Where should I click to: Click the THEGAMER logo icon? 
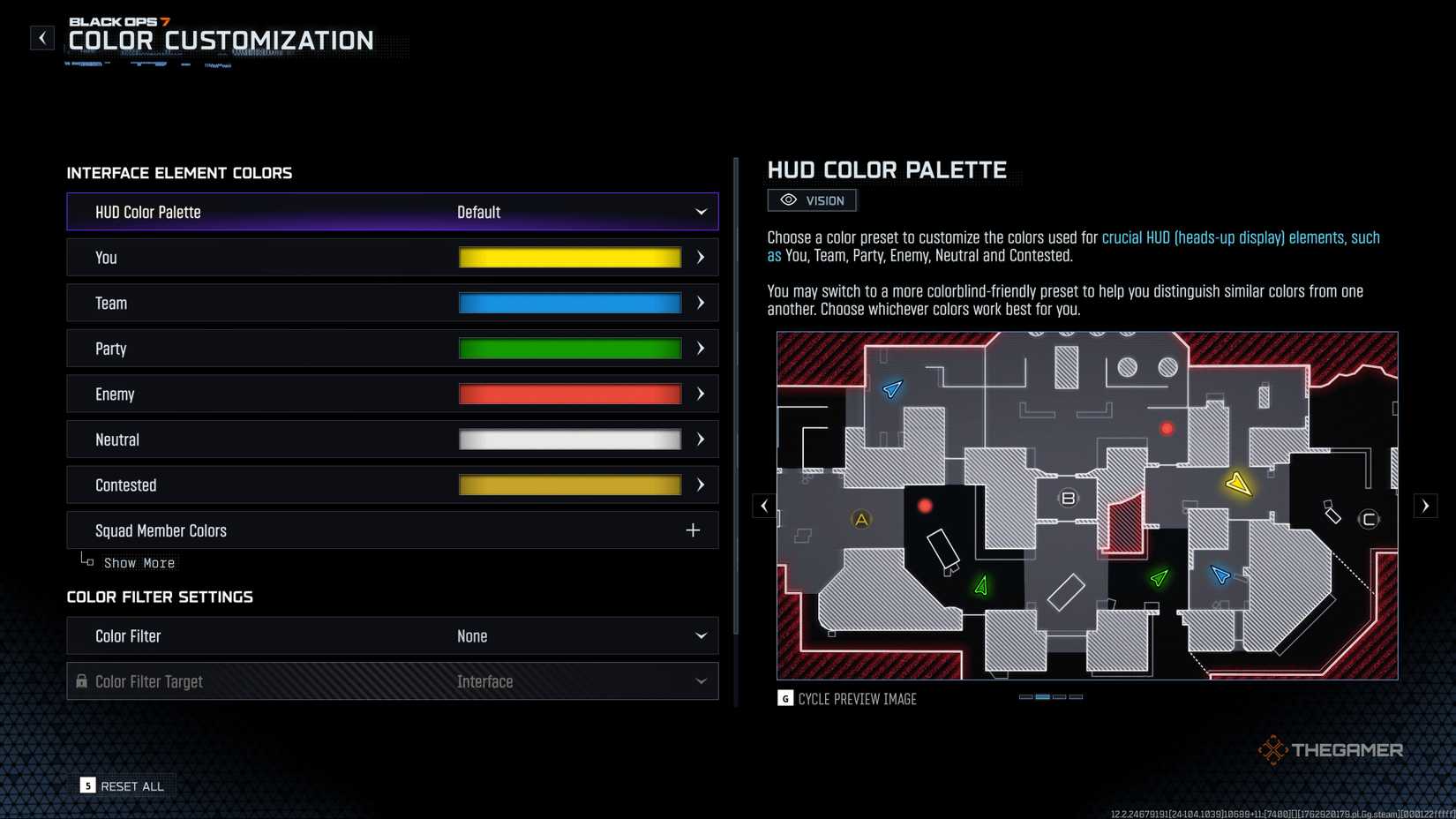(1273, 749)
